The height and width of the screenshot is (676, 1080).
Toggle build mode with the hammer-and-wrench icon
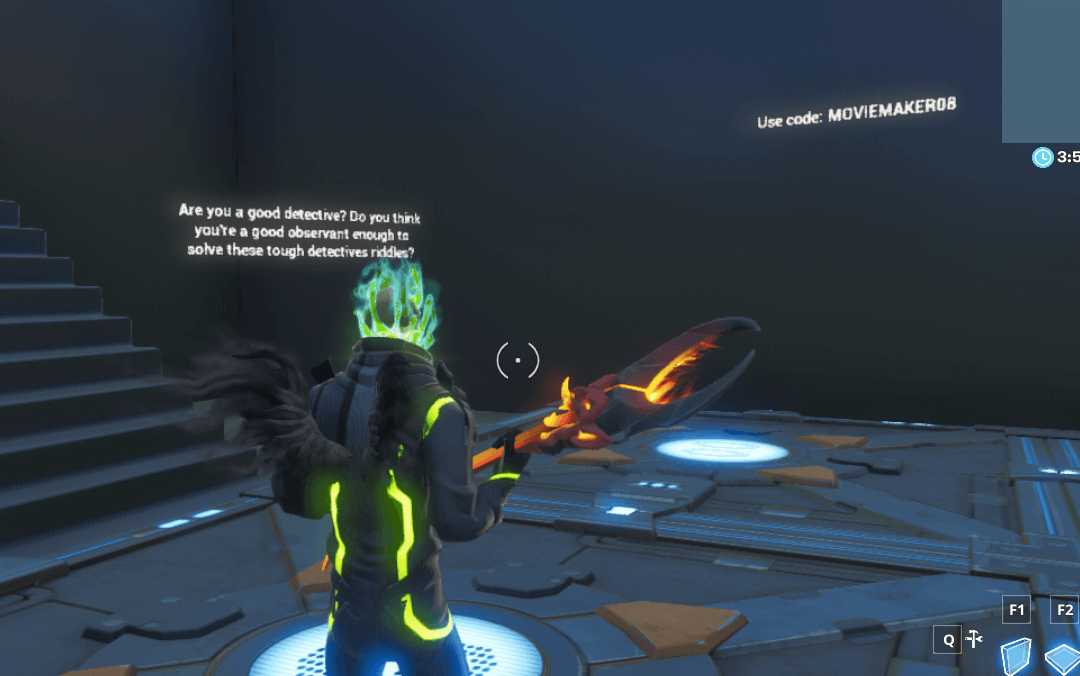(x=975, y=639)
